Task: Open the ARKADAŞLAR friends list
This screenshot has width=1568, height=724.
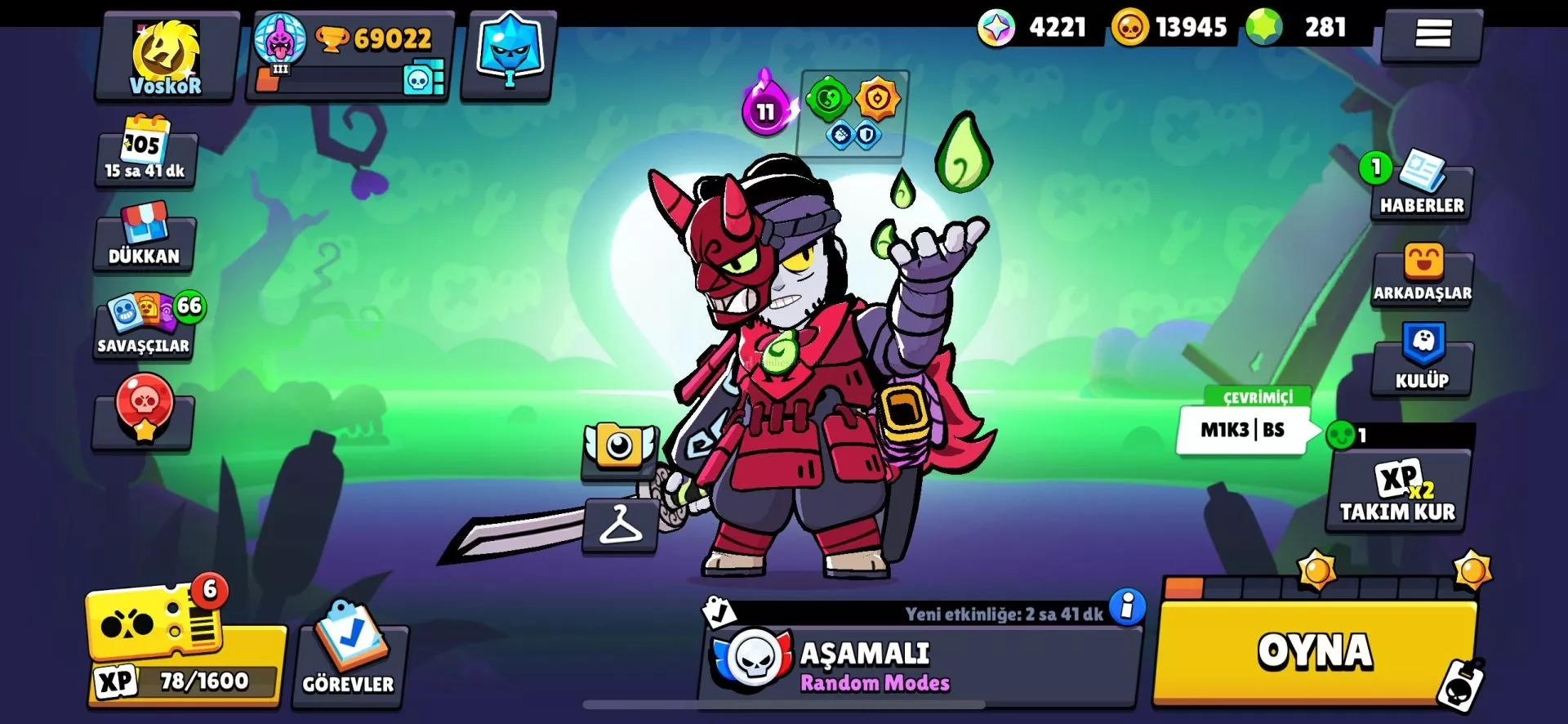Action: coord(1423,276)
